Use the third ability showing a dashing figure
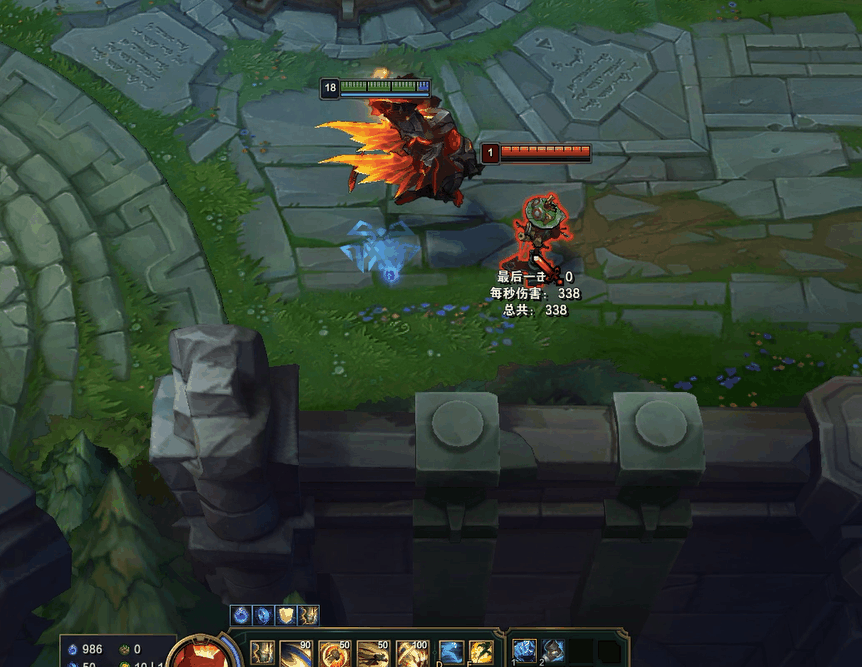The width and height of the screenshot is (862, 667). click(372, 653)
